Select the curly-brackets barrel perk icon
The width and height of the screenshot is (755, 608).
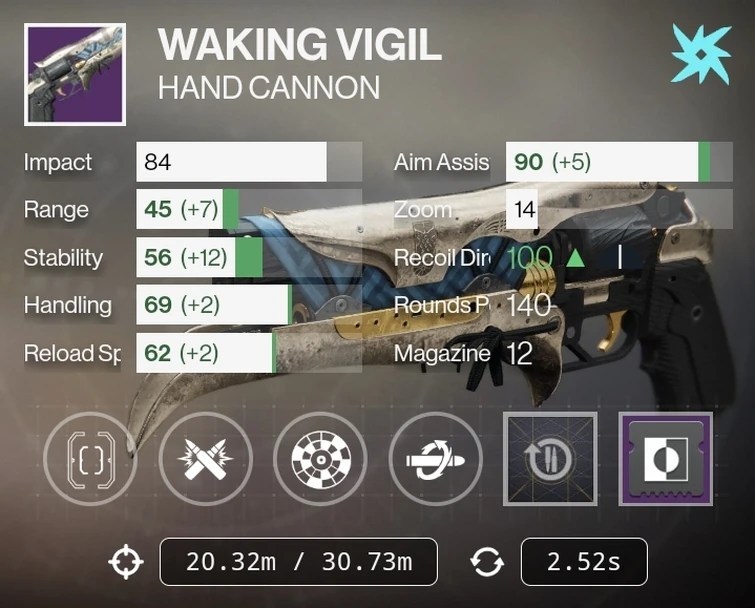(92, 458)
